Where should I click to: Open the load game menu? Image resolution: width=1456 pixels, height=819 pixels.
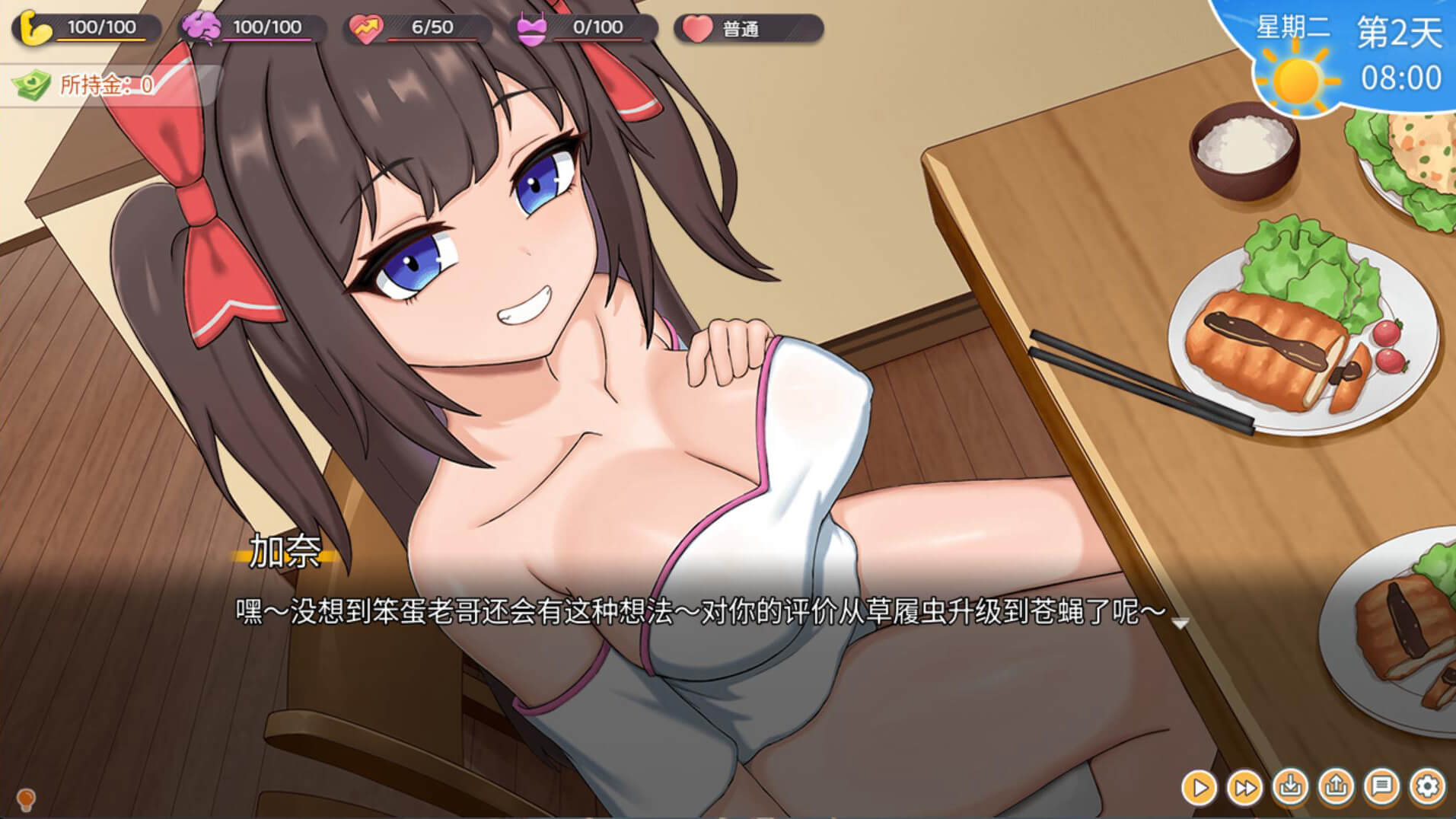pyautogui.click(x=1337, y=786)
